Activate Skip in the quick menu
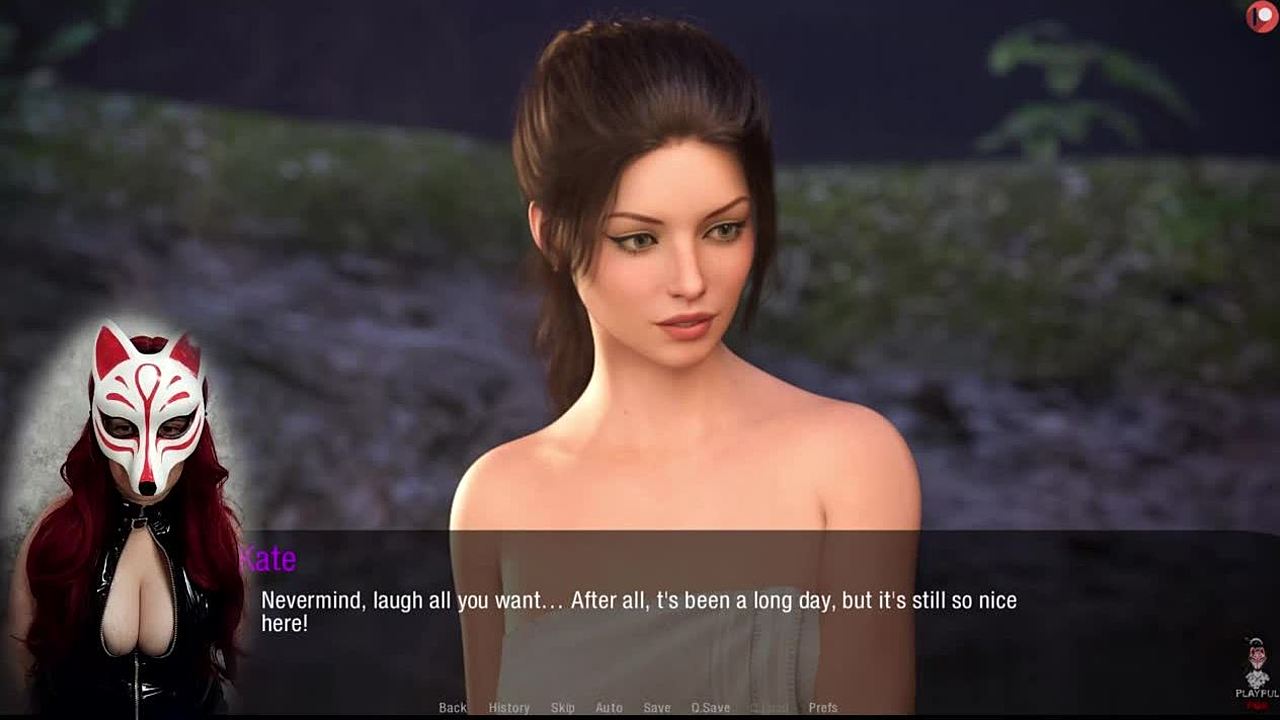 point(563,708)
